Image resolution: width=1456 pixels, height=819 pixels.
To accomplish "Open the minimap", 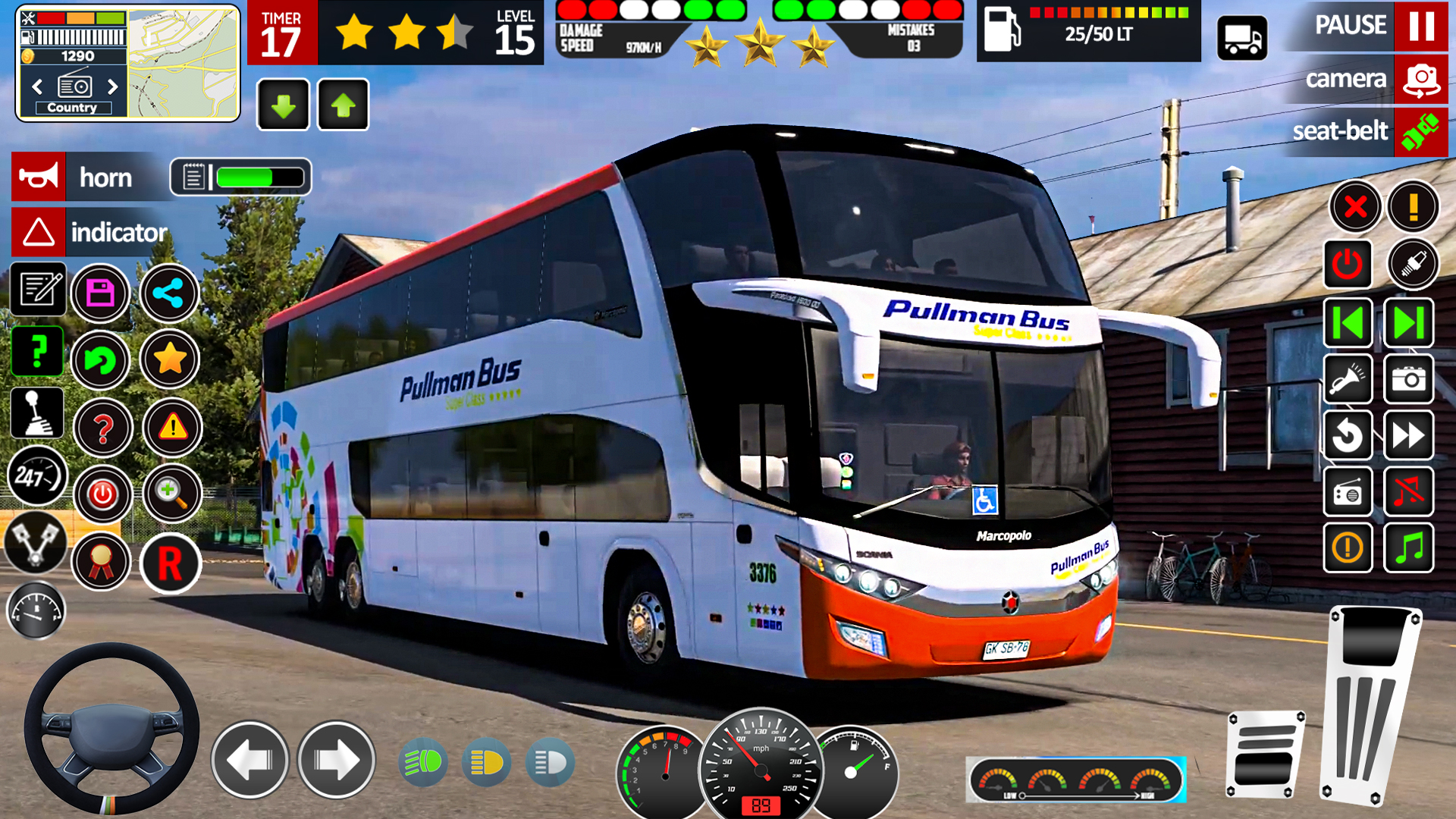I will pyautogui.click(x=183, y=64).
